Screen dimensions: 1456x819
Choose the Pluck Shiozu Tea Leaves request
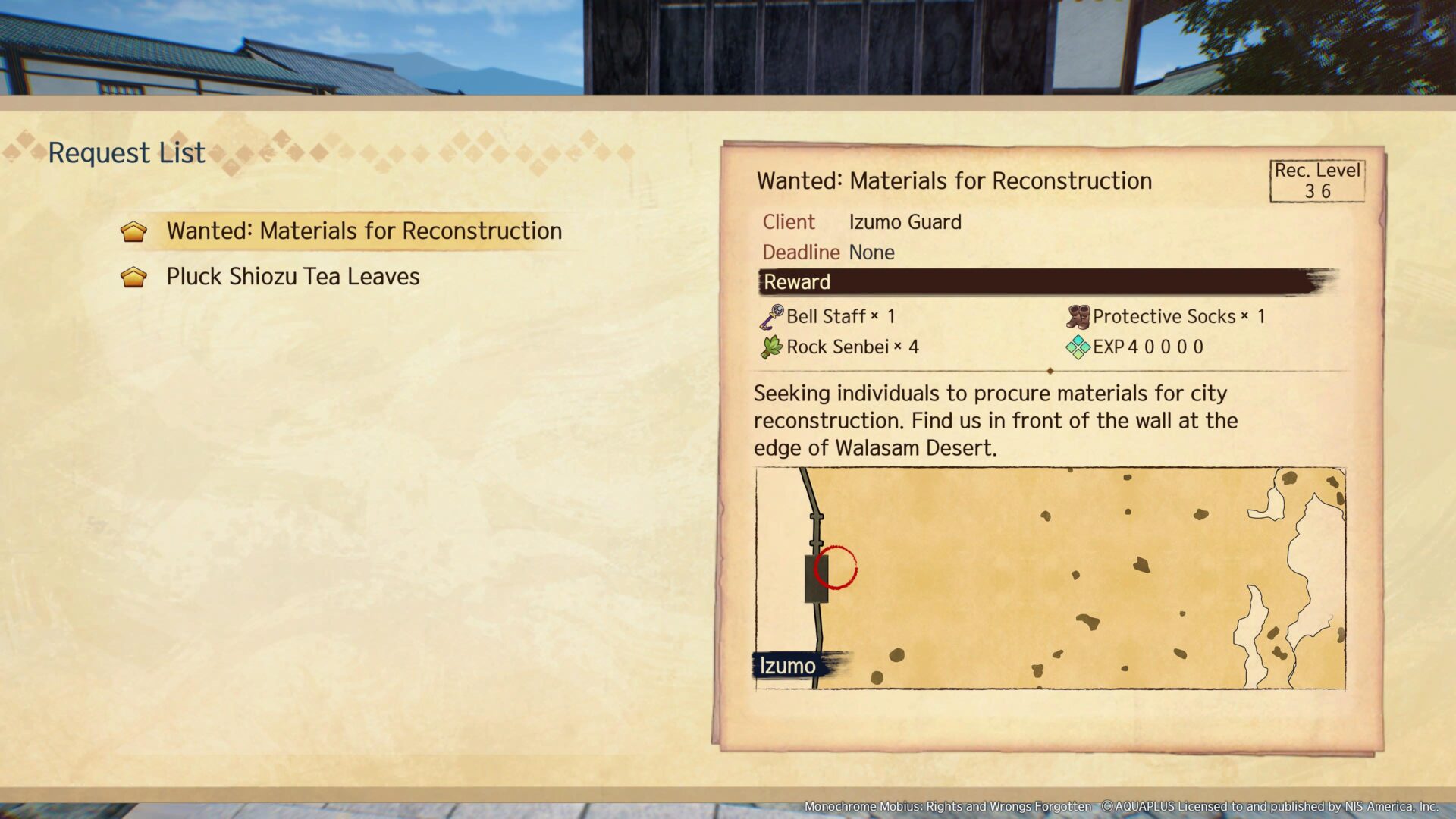click(x=293, y=277)
